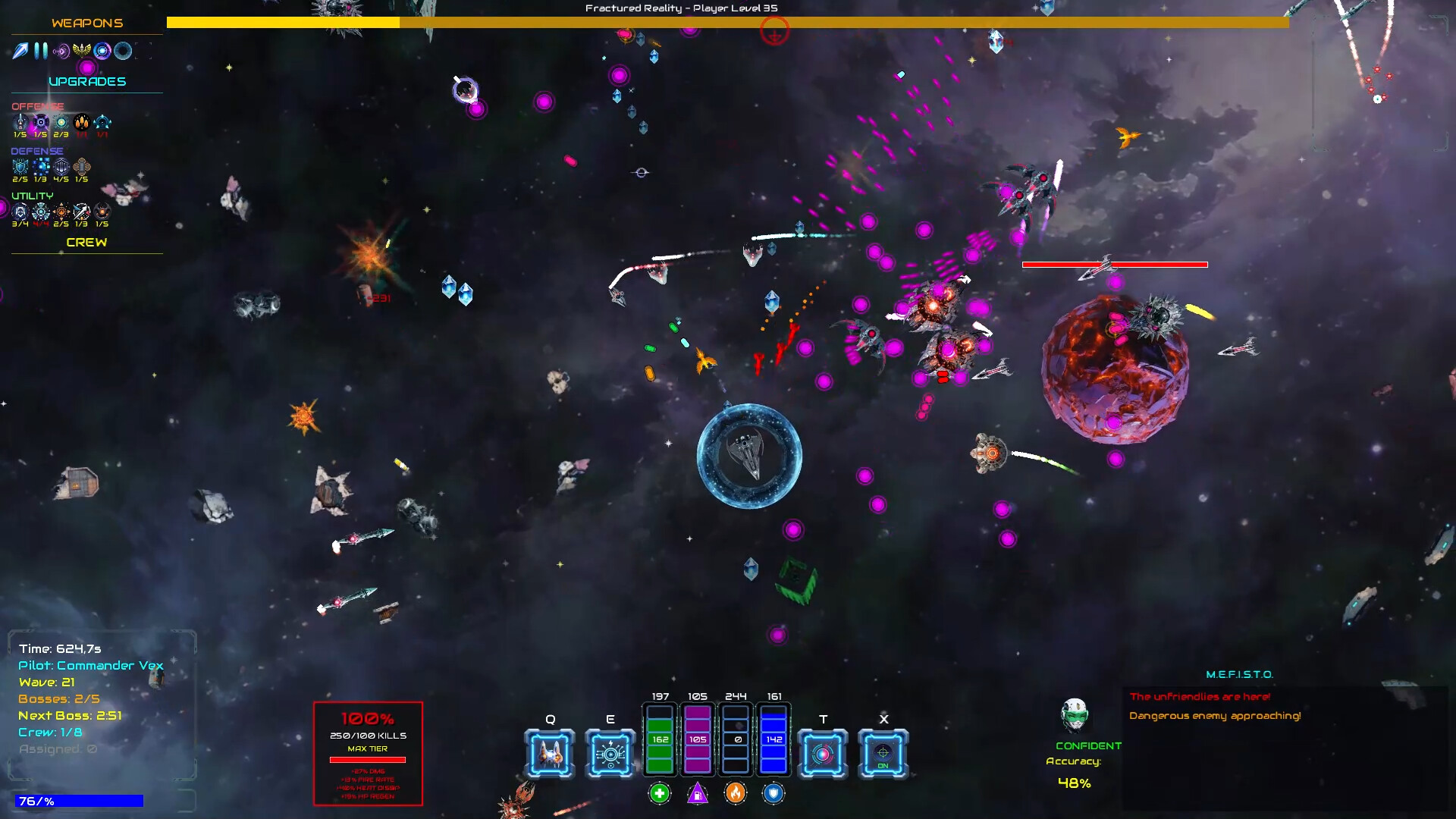The width and height of the screenshot is (1456, 819).
Task: Click the blue 76% progress bar
Action: pyautogui.click(x=78, y=800)
